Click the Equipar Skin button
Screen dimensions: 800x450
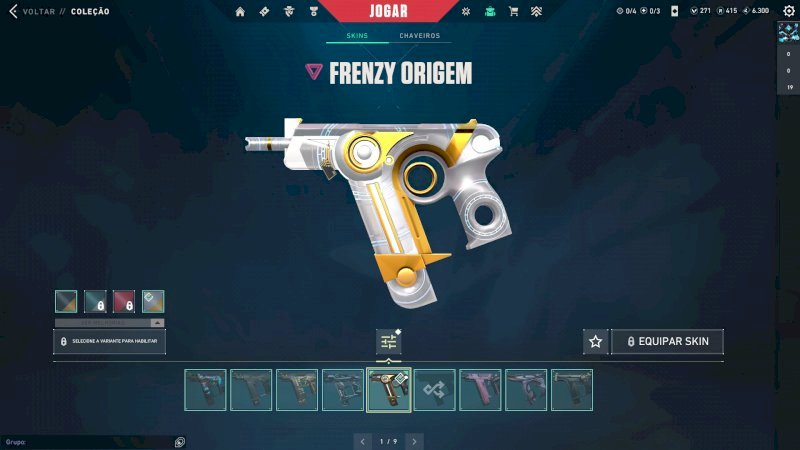(x=667, y=341)
